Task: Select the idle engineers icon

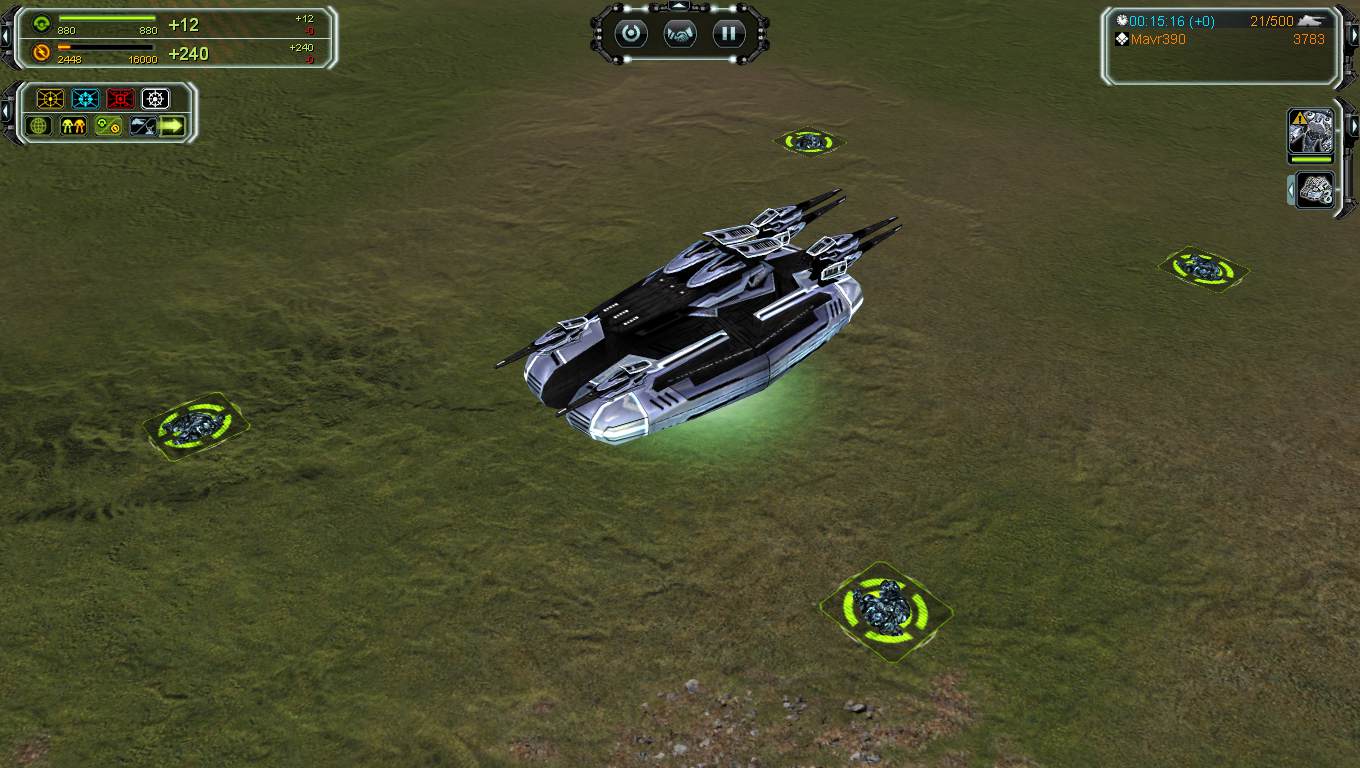Action: [1315, 190]
